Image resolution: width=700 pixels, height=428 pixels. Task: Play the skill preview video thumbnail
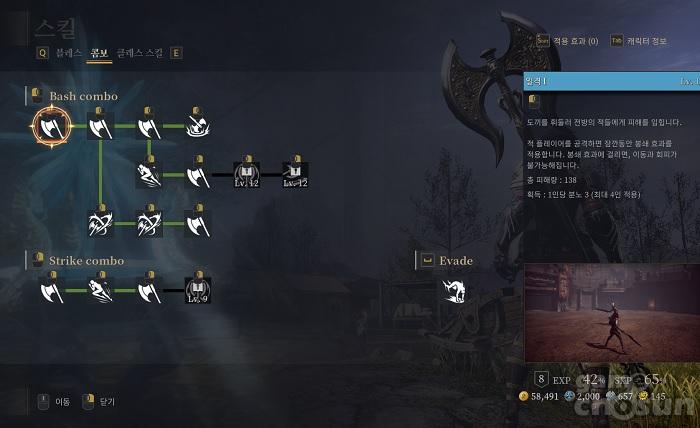click(611, 314)
